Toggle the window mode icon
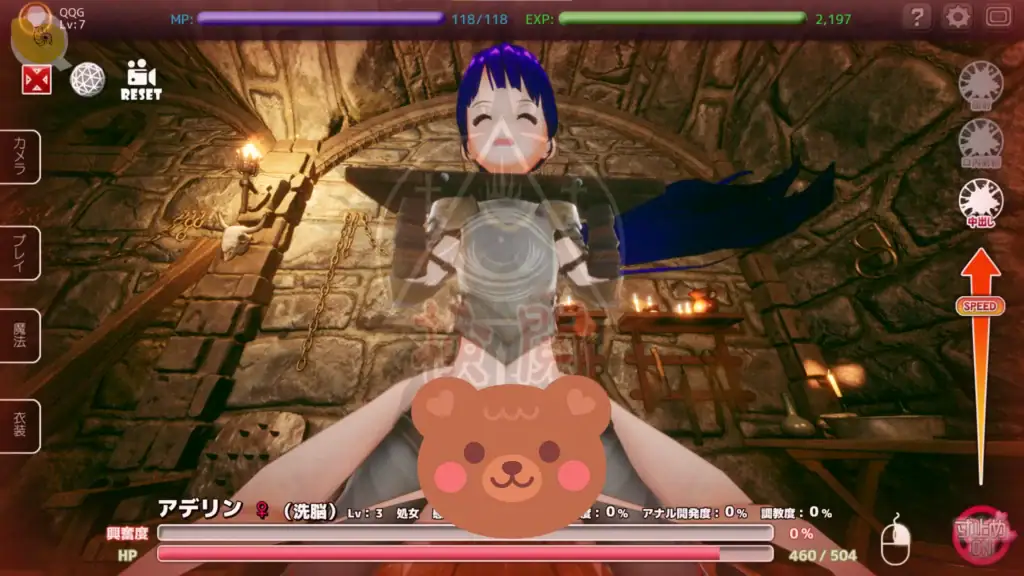This screenshot has width=1024, height=576. tap(998, 17)
